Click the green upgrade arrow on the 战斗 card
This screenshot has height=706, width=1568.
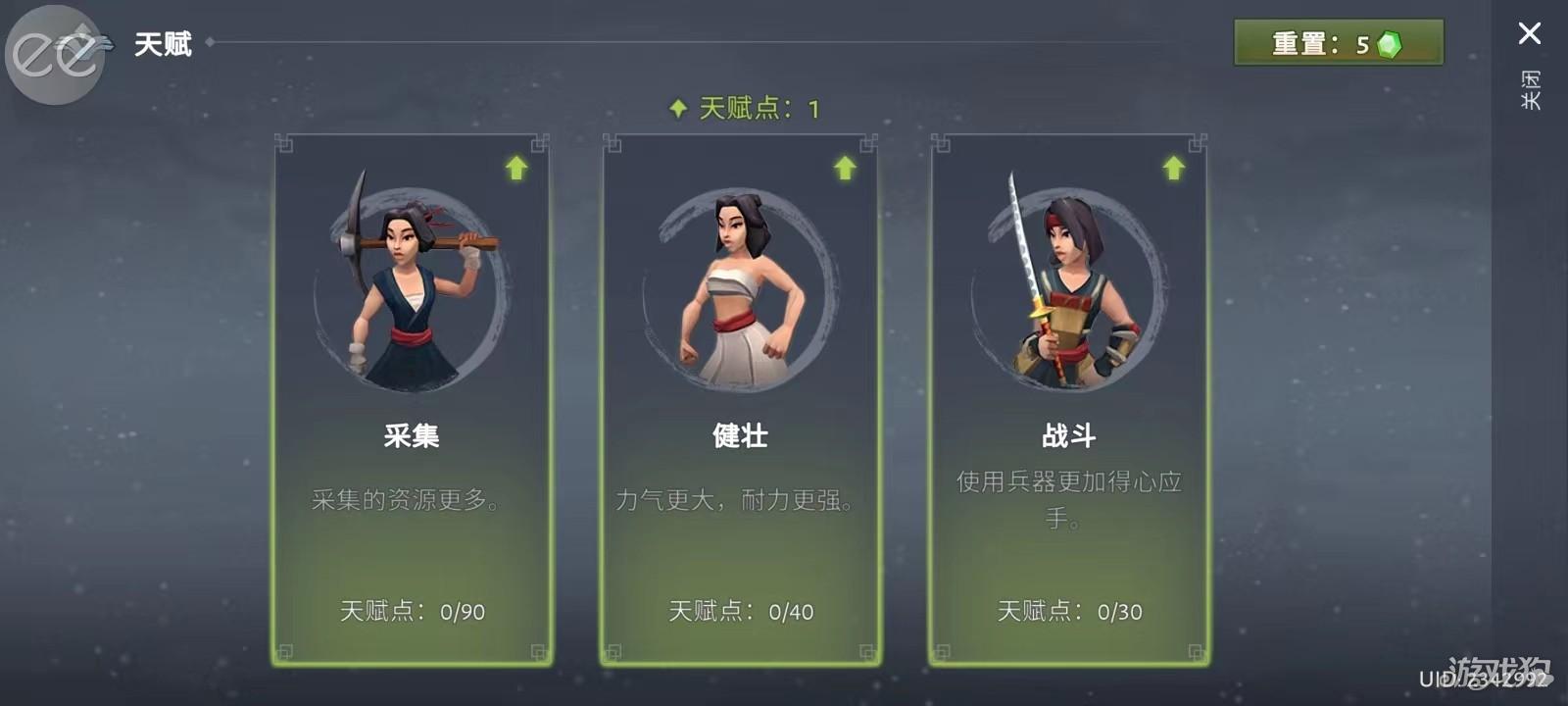[x=1172, y=167]
